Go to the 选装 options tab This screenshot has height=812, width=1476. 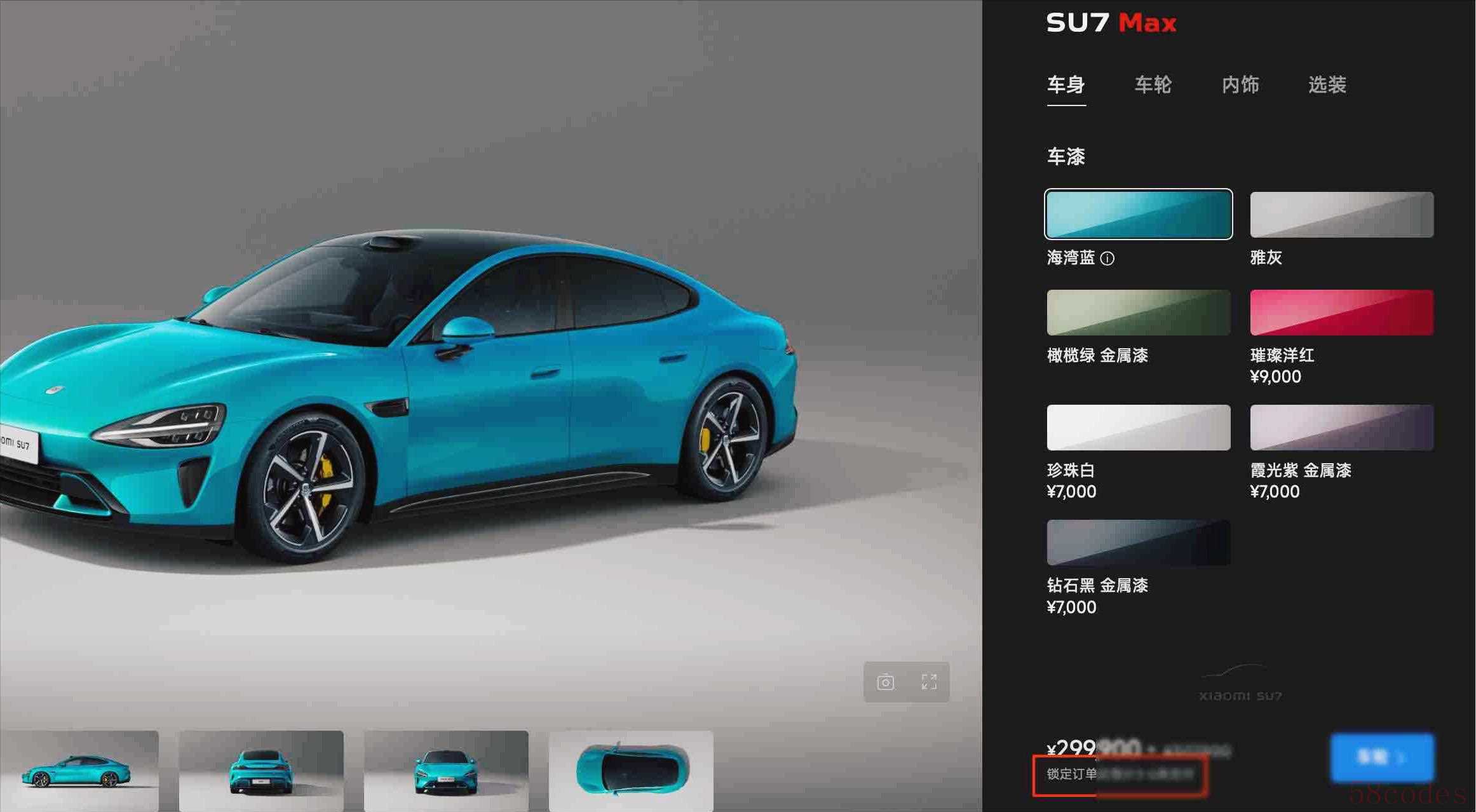click(x=1327, y=85)
